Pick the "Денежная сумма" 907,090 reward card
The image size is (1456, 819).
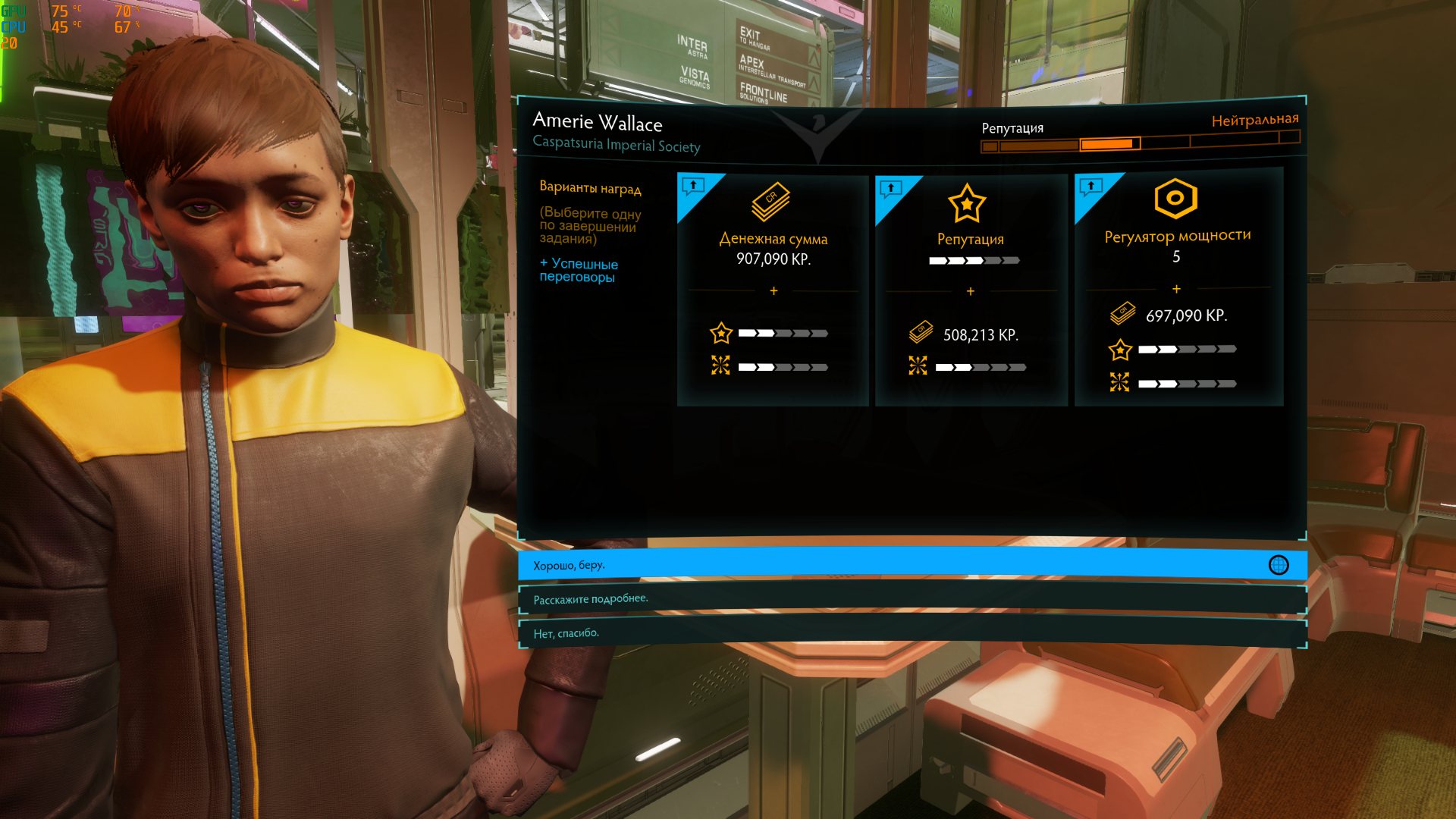point(773,290)
